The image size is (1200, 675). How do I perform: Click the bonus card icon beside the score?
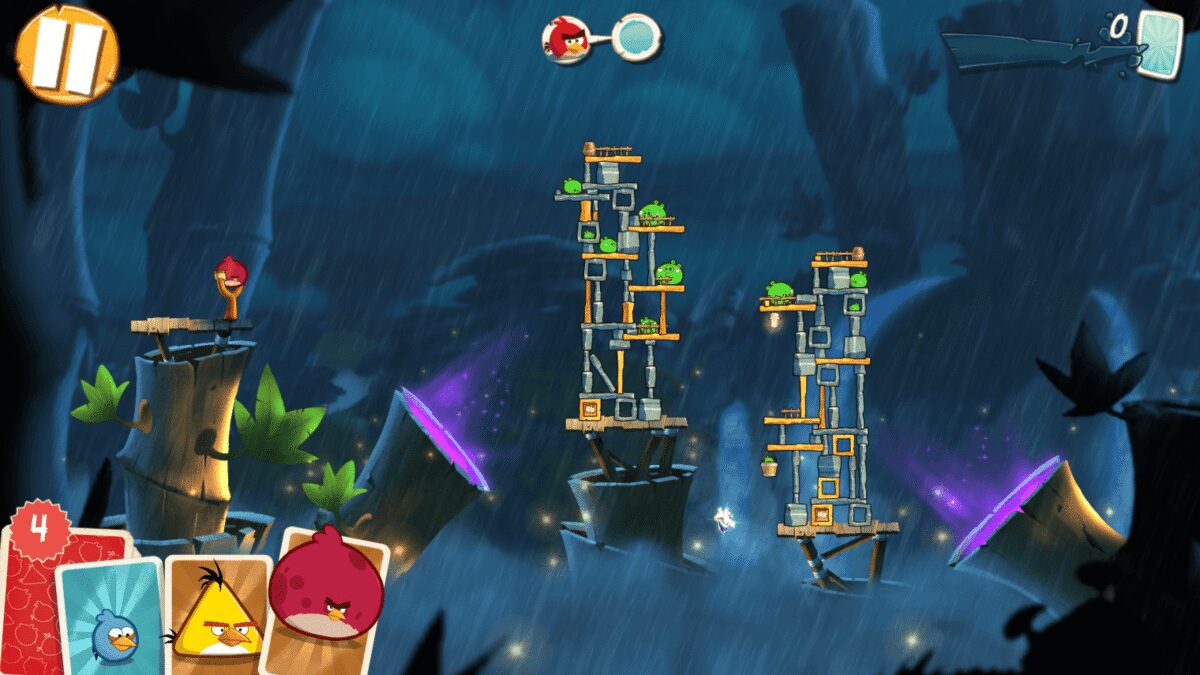coord(1159,42)
